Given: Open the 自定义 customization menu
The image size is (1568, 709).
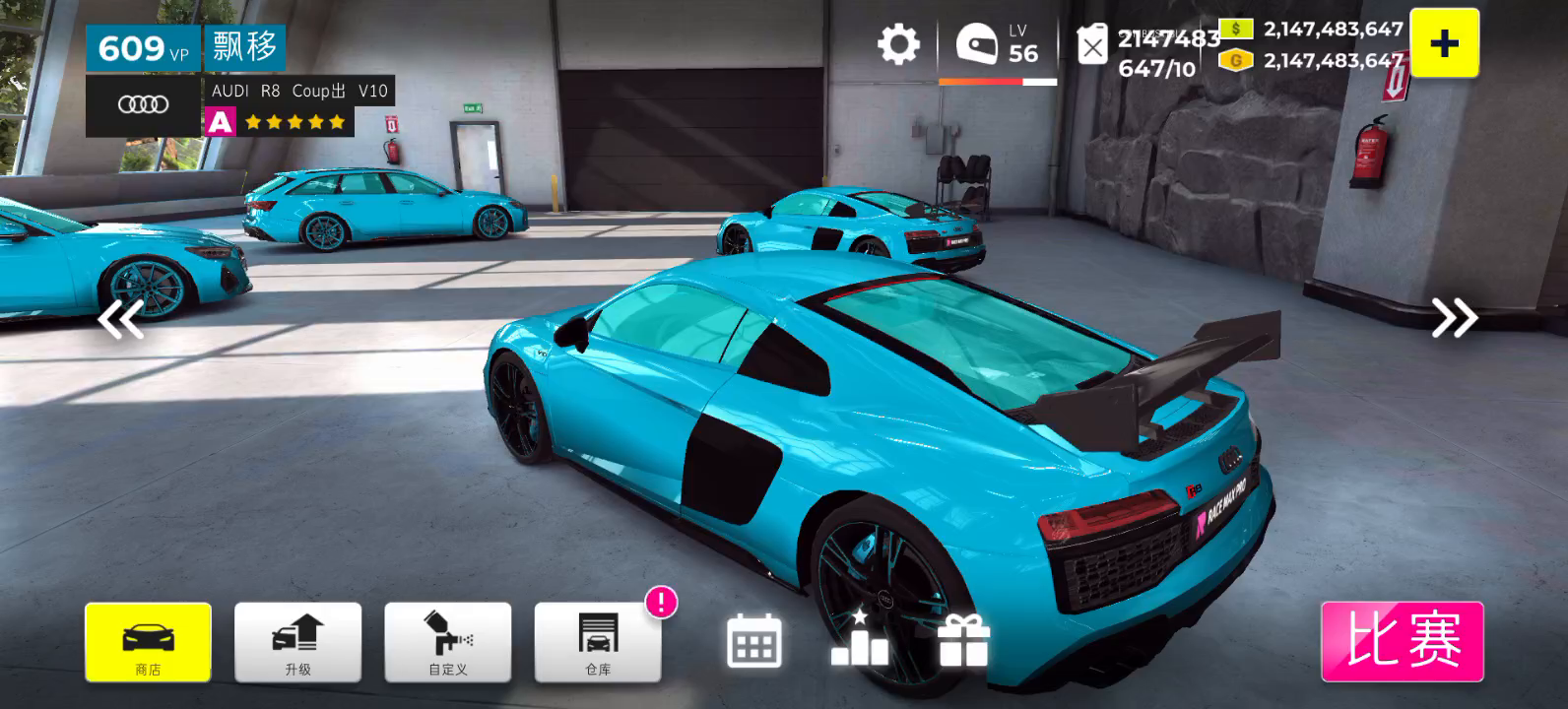Looking at the screenshot, I should 447,642.
